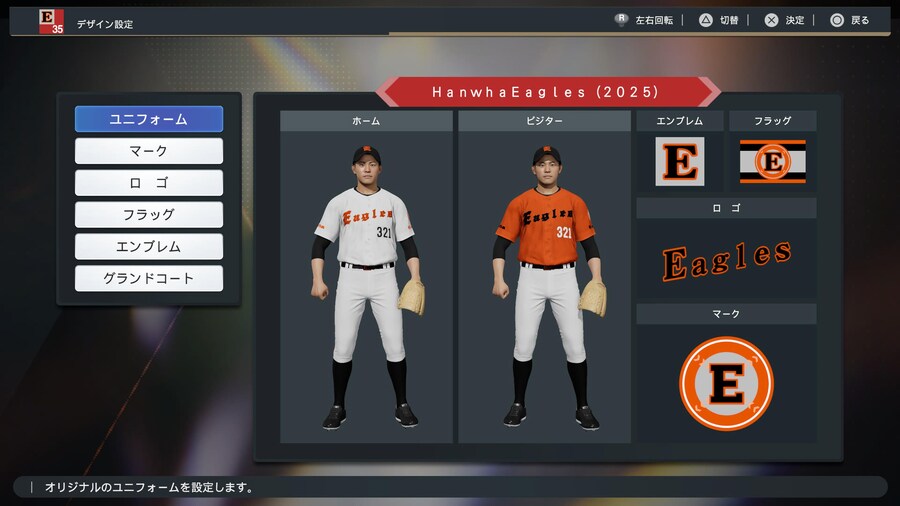Select the ユニフォーム menu entry
900x506 pixels.
point(148,119)
